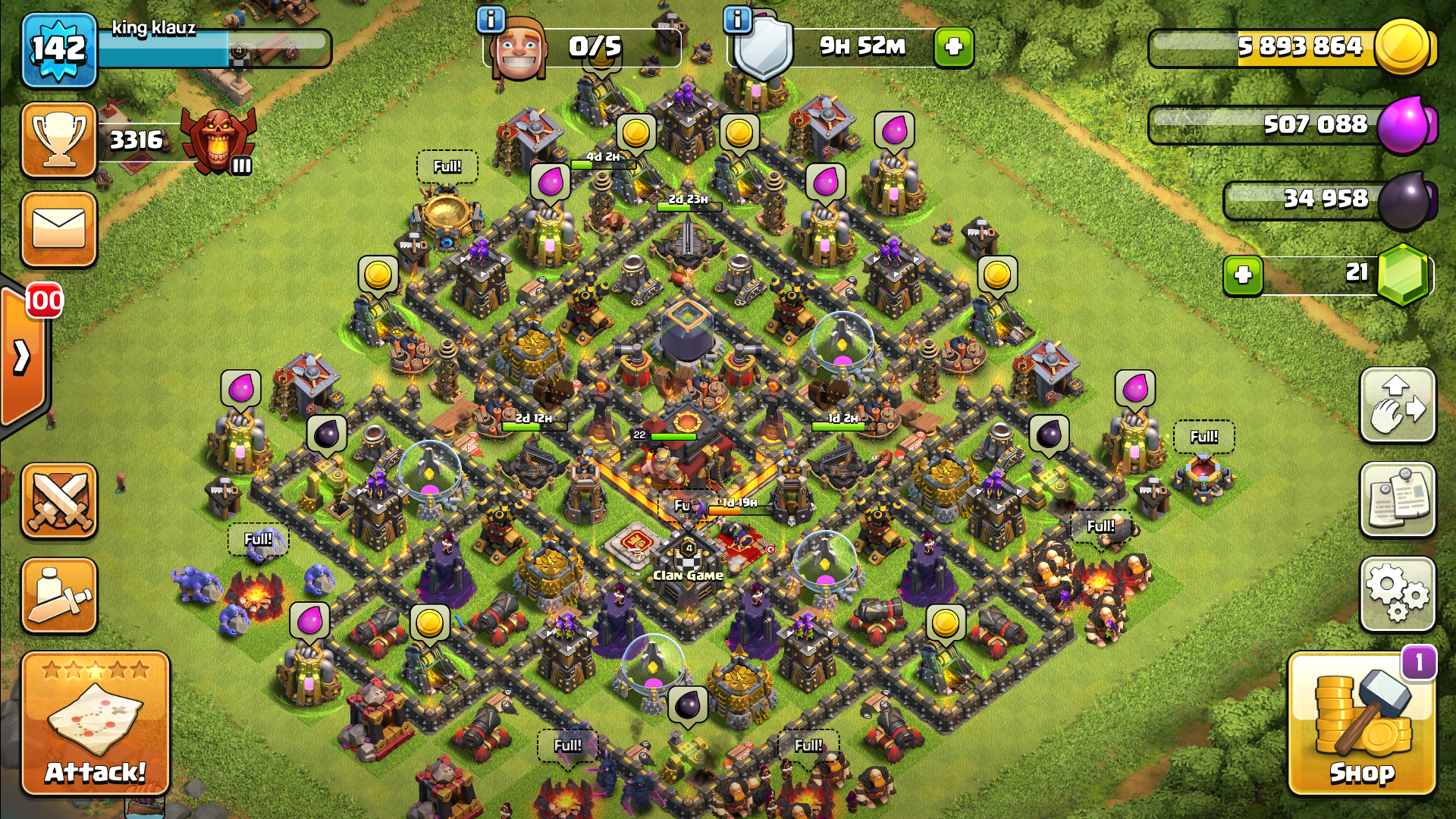
Task: Open the layout editor hand button
Action: (1398, 405)
